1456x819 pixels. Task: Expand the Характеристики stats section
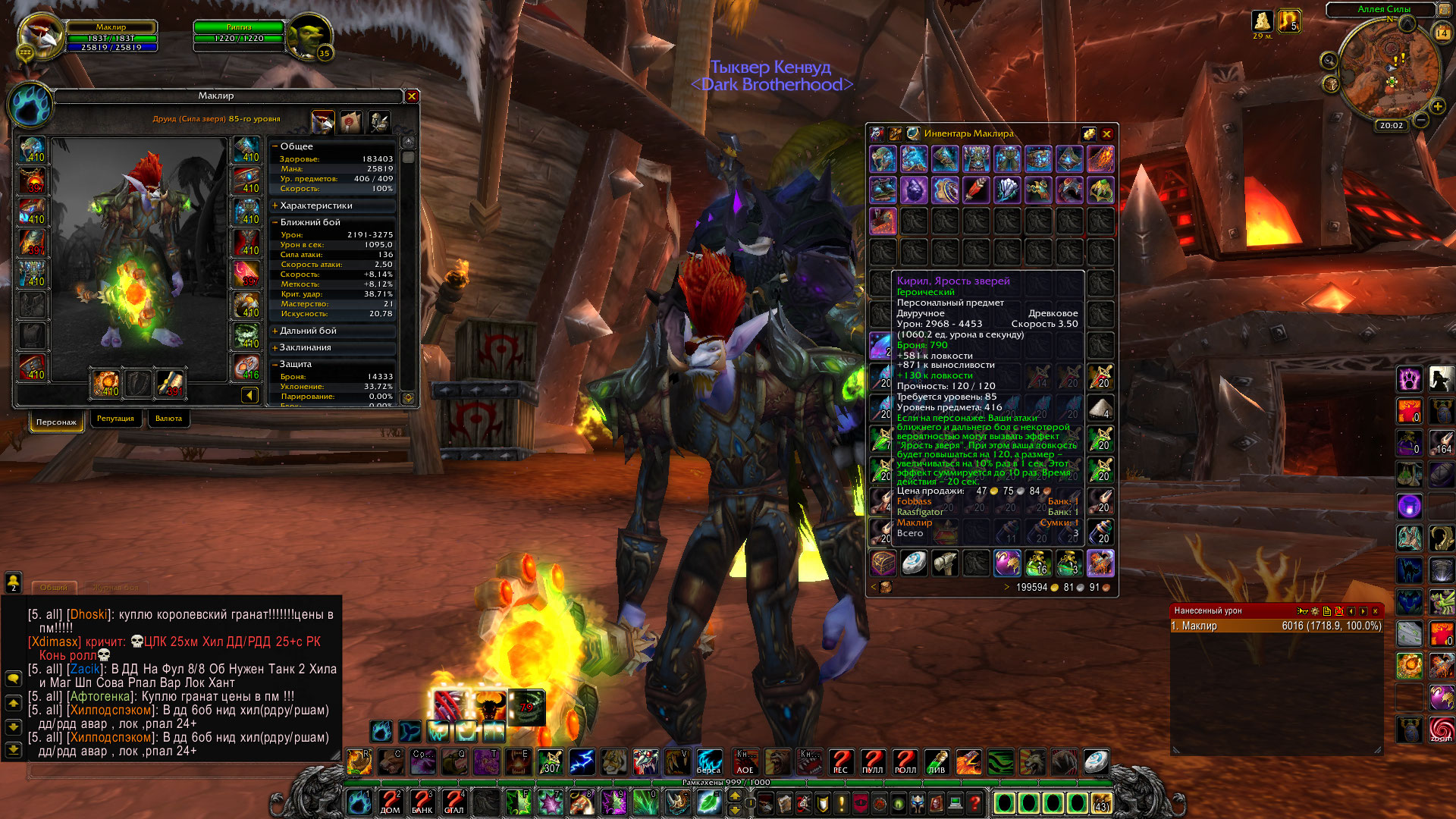275,206
